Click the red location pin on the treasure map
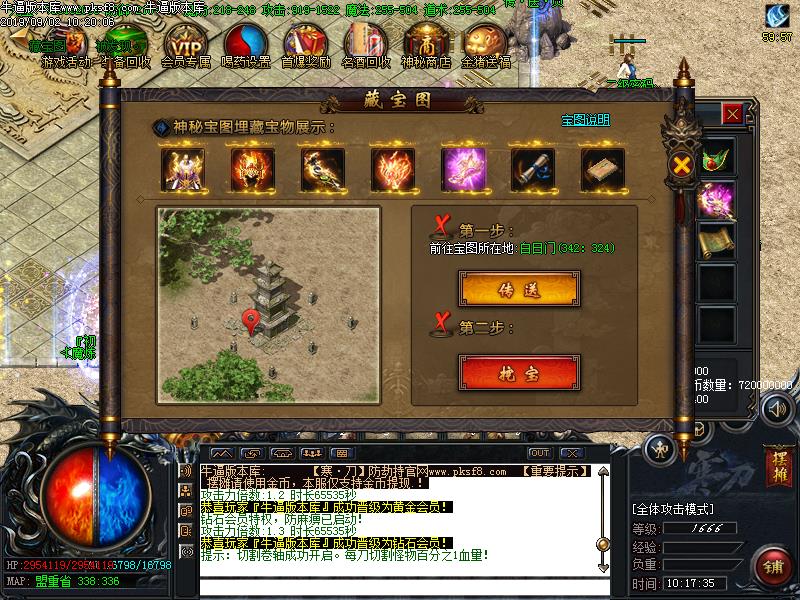Image resolution: width=800 pixels, height=600 pixels. coord(251,321)
